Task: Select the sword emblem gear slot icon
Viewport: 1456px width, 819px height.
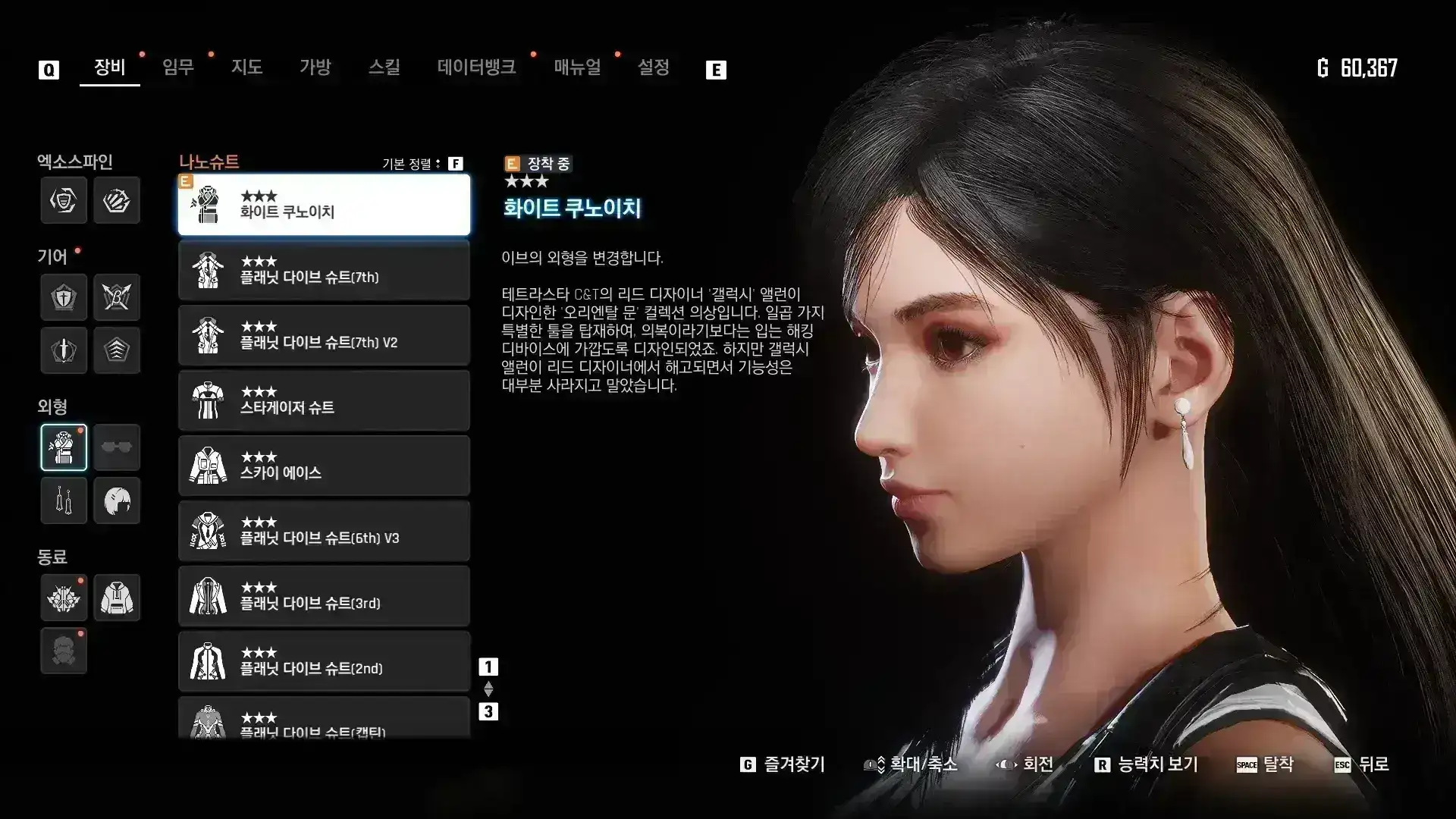Action: (64, 350)
